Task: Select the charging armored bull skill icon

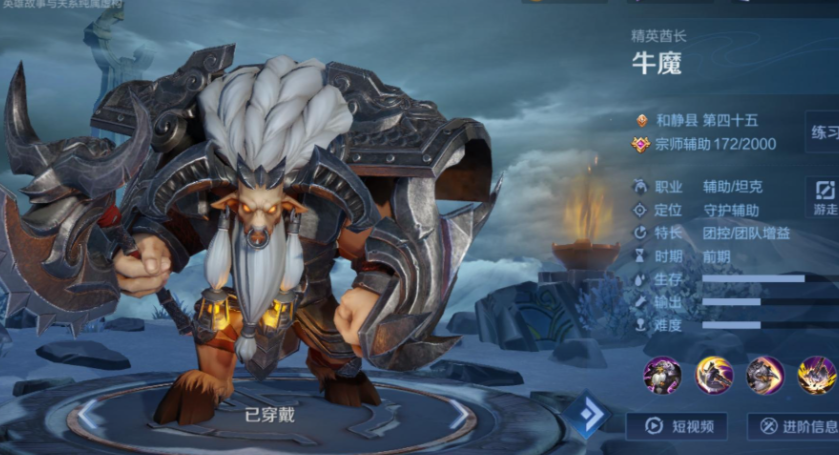Action: coord(765,375)
